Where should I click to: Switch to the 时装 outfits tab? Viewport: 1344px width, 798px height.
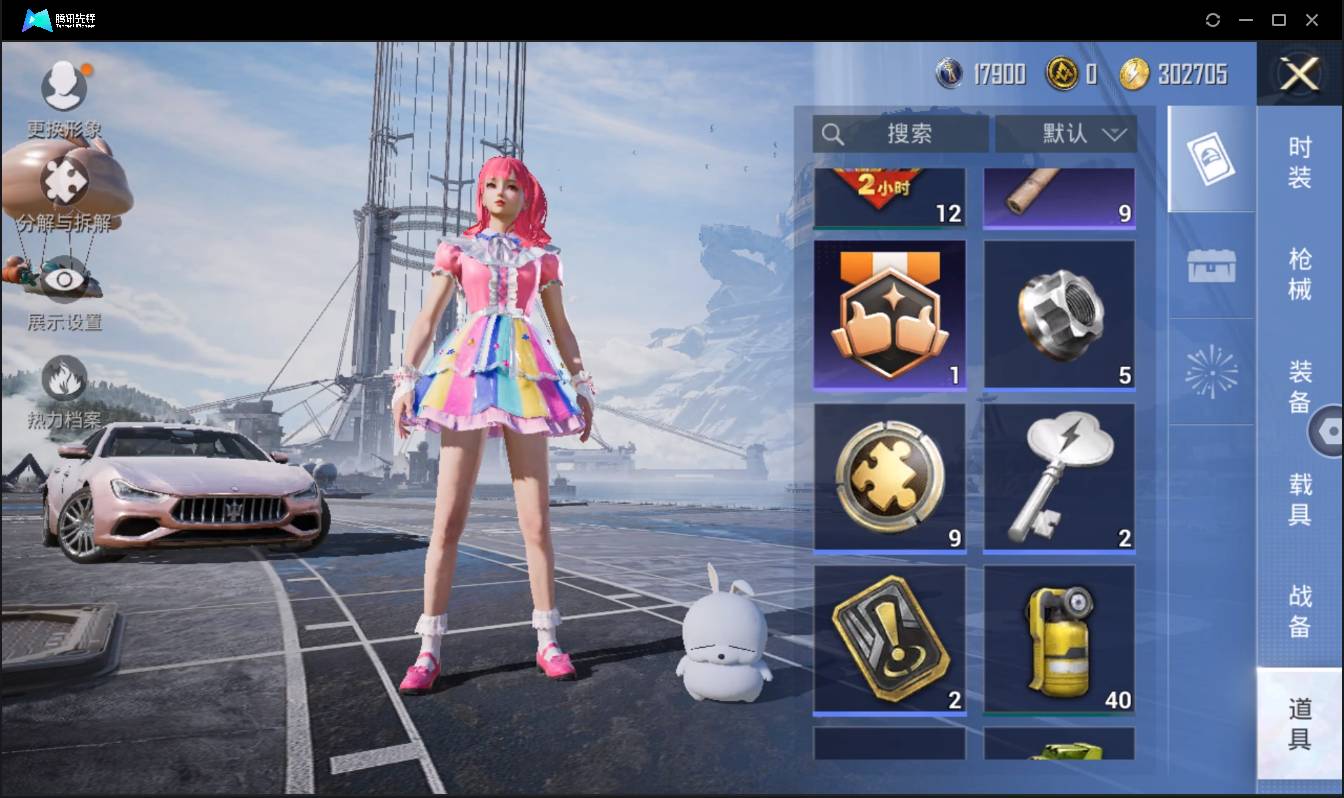[x=1299, y=162]
